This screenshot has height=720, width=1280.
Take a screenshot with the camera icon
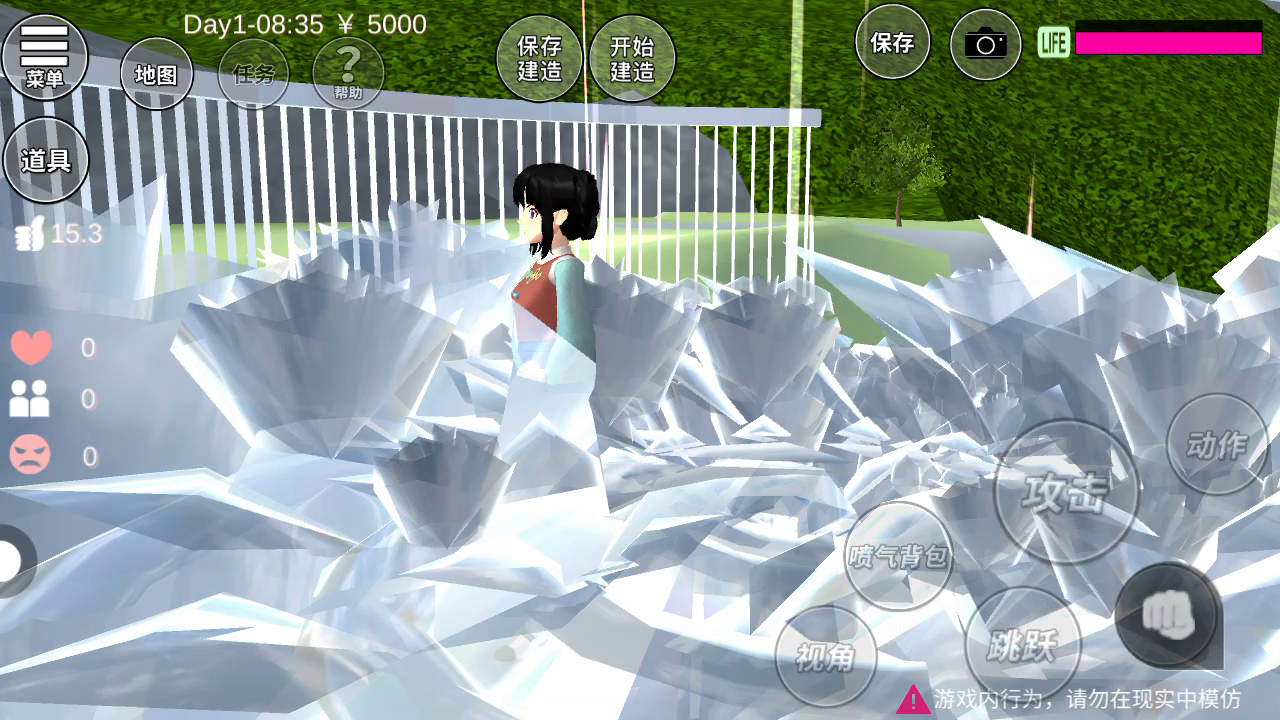coord(985,44)
